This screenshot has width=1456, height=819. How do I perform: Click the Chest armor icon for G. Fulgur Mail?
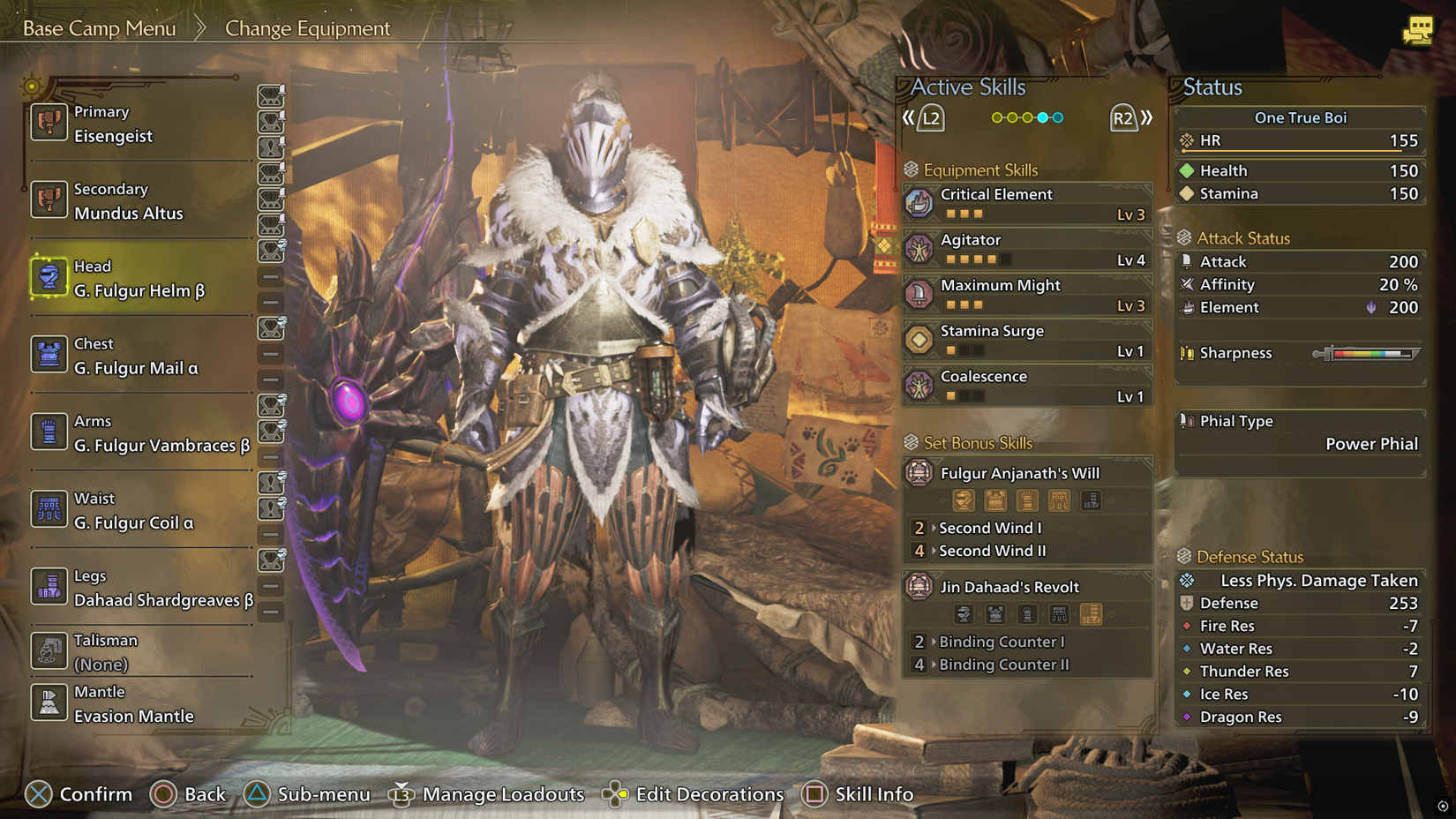coord(49,354)
